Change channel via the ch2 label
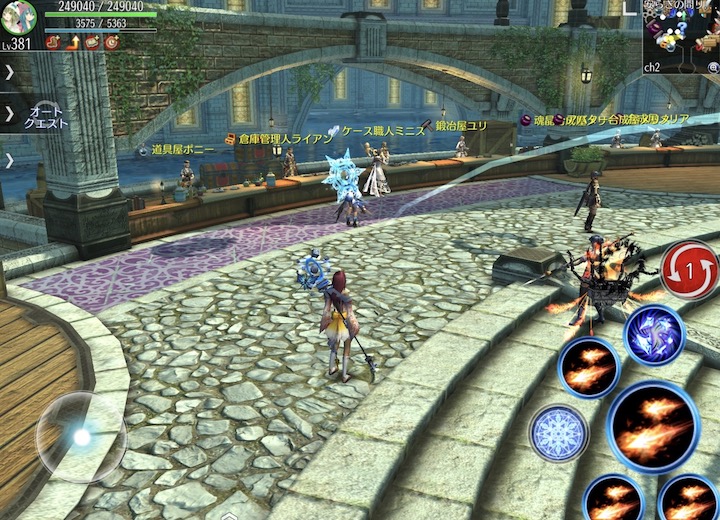 (652, 67)
